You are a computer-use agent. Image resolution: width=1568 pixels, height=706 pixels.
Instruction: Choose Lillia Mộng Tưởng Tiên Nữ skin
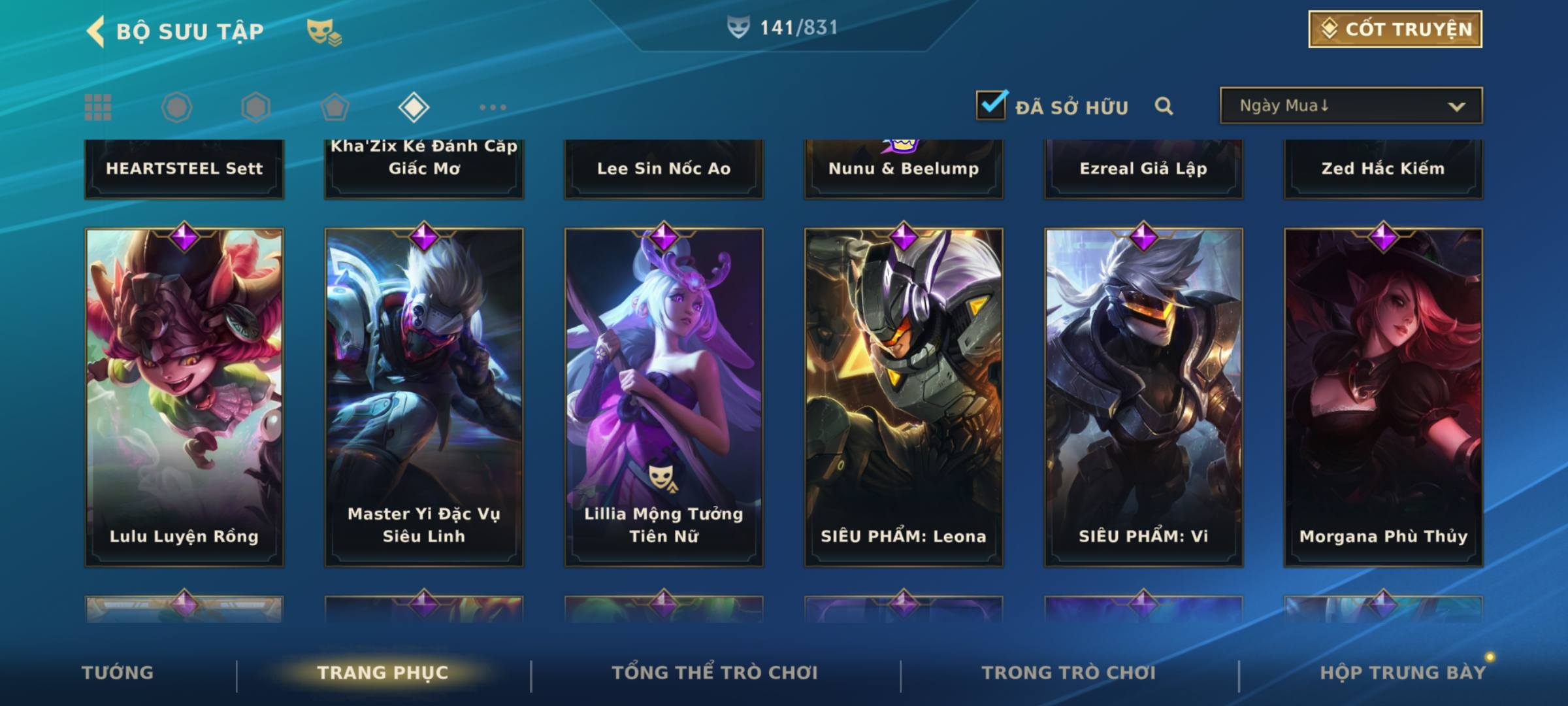click(664, 396)
